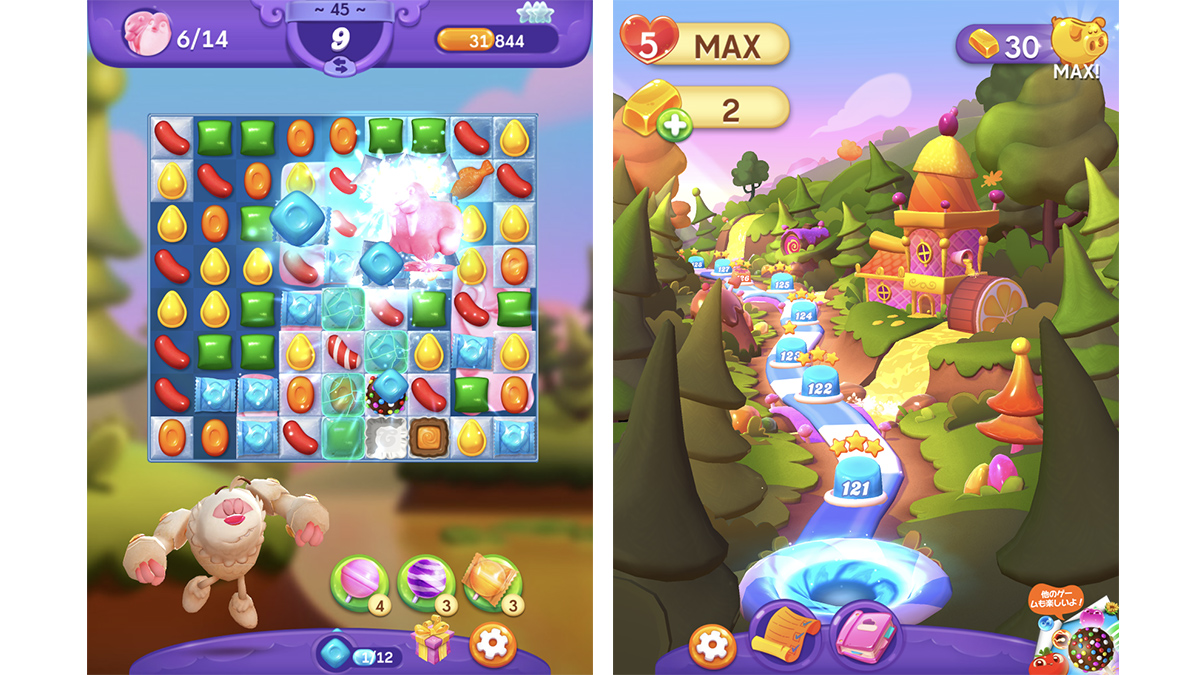Open settings gear on the puzzle screen
This screenshot has height=675, width=1200.
tap(492, 644)
